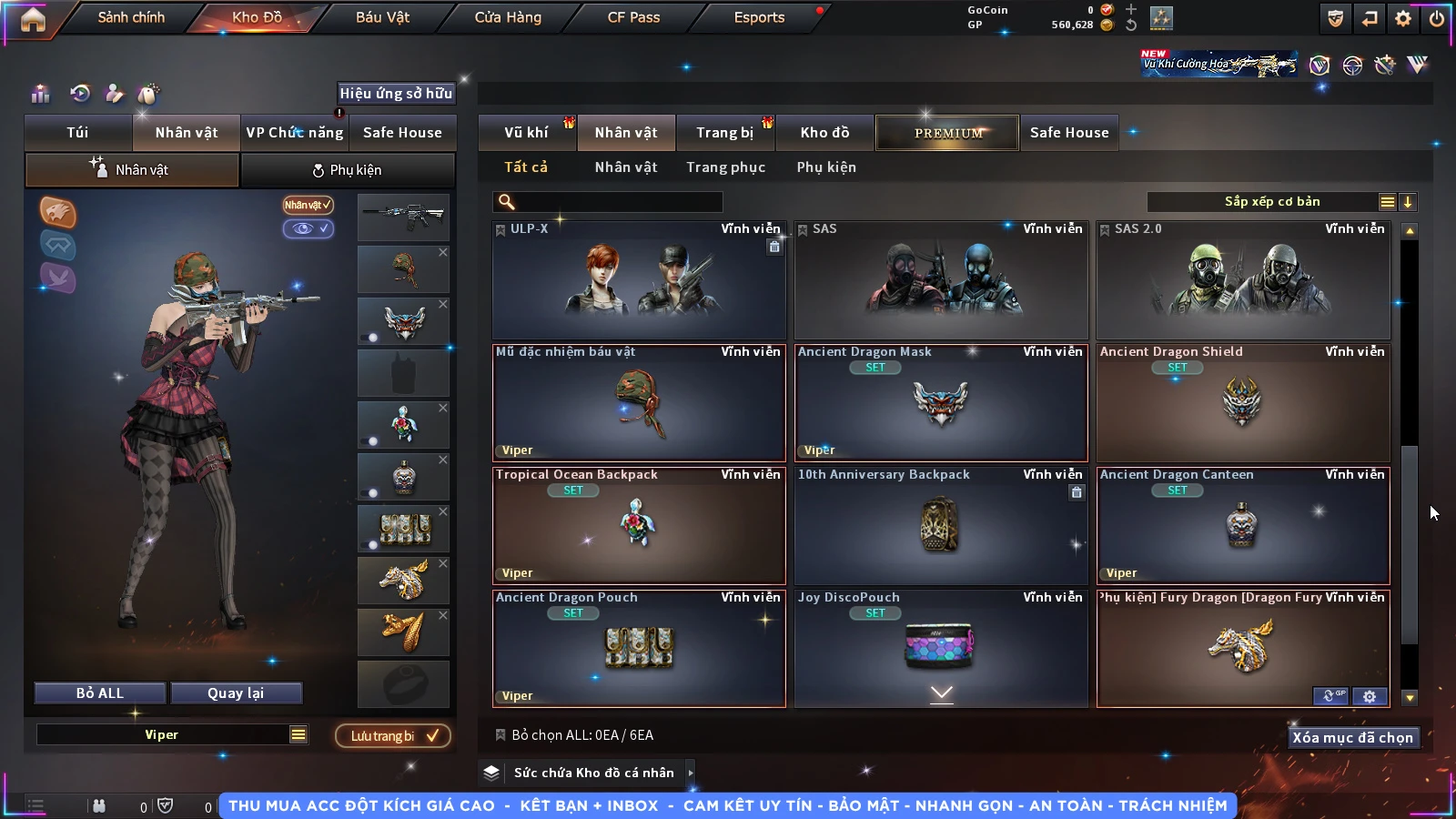This screenshot has height=819, width=1456.
Task: Open the Esports section
Action: (759, 17)
